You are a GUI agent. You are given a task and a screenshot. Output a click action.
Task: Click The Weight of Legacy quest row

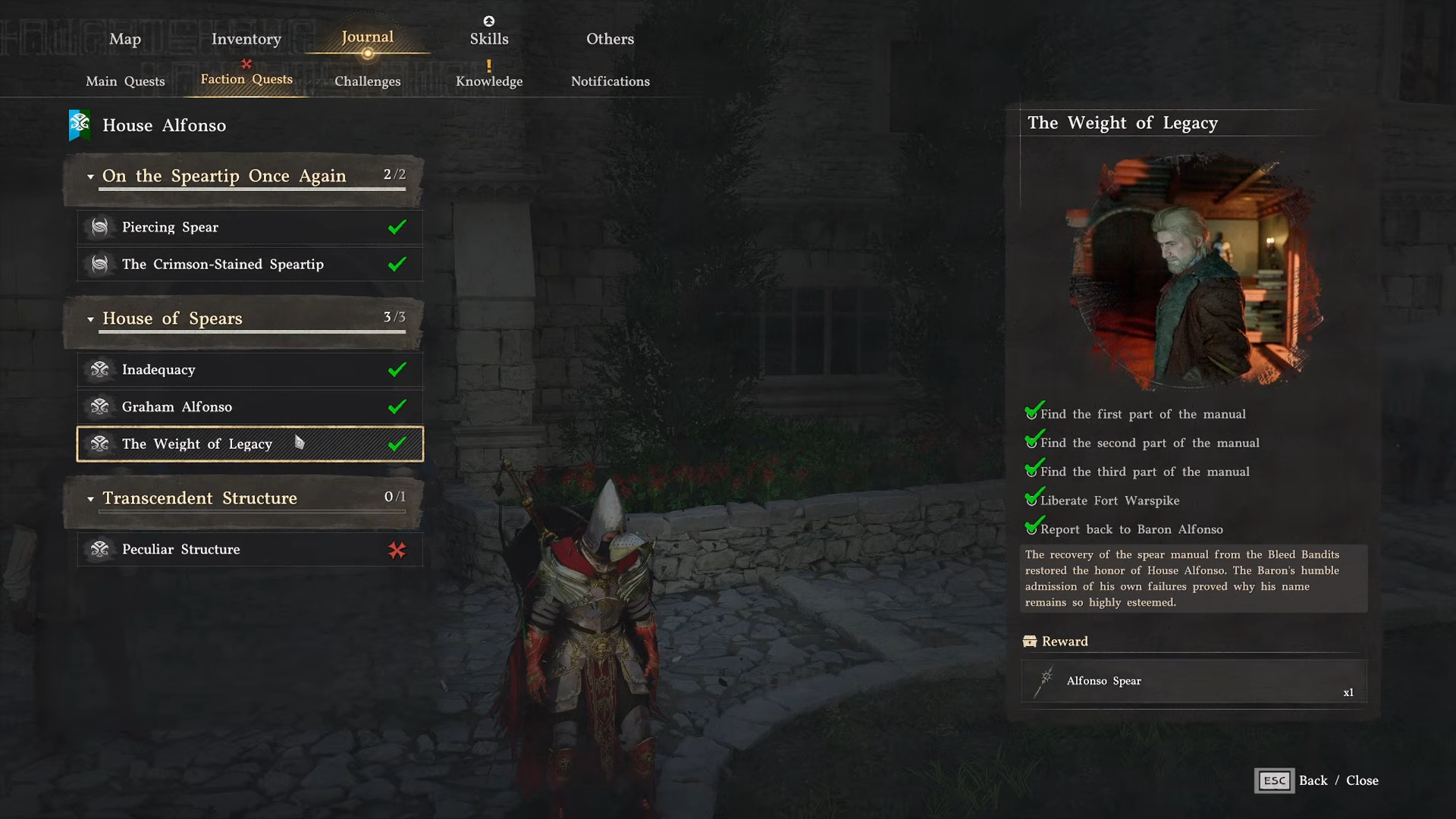249,444
